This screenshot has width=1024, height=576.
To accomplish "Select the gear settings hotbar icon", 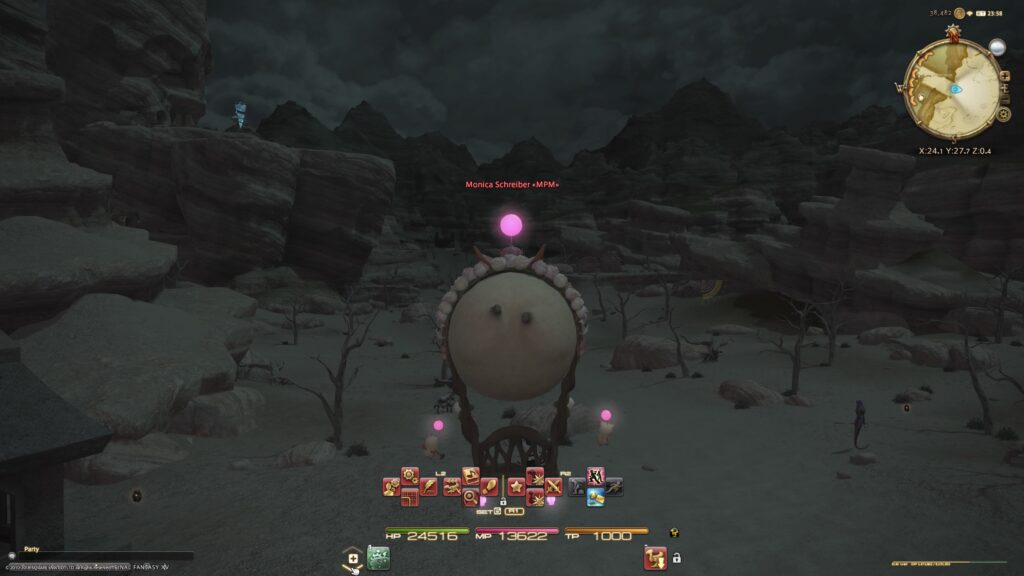I will (x=409, y=473).
